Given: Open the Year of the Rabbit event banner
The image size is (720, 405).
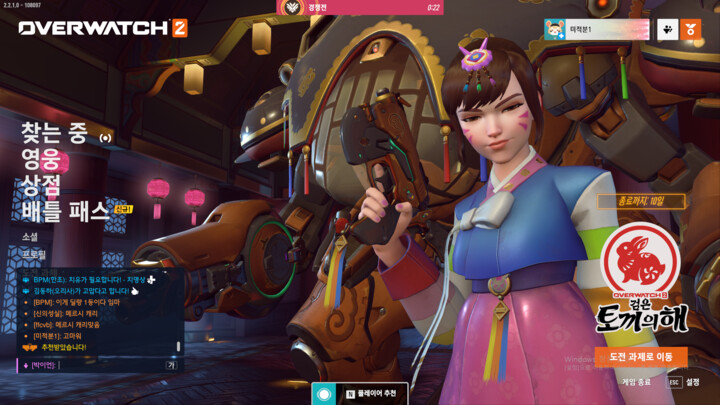Looking at the screenshot, I should pyautogui.click(x=641, y=280).
